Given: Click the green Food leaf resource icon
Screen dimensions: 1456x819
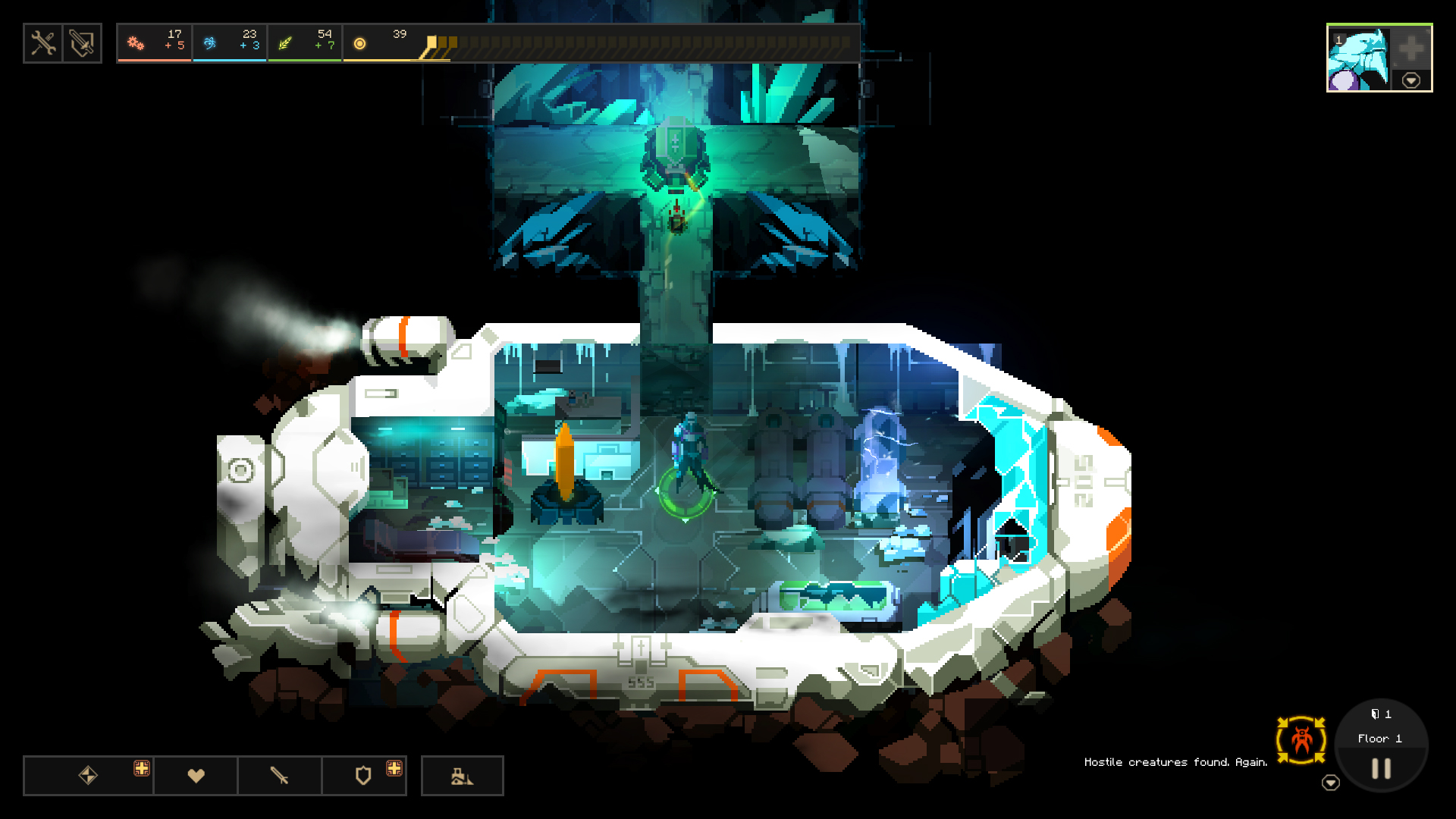Looking at the screenshot, I should [286, 43].
